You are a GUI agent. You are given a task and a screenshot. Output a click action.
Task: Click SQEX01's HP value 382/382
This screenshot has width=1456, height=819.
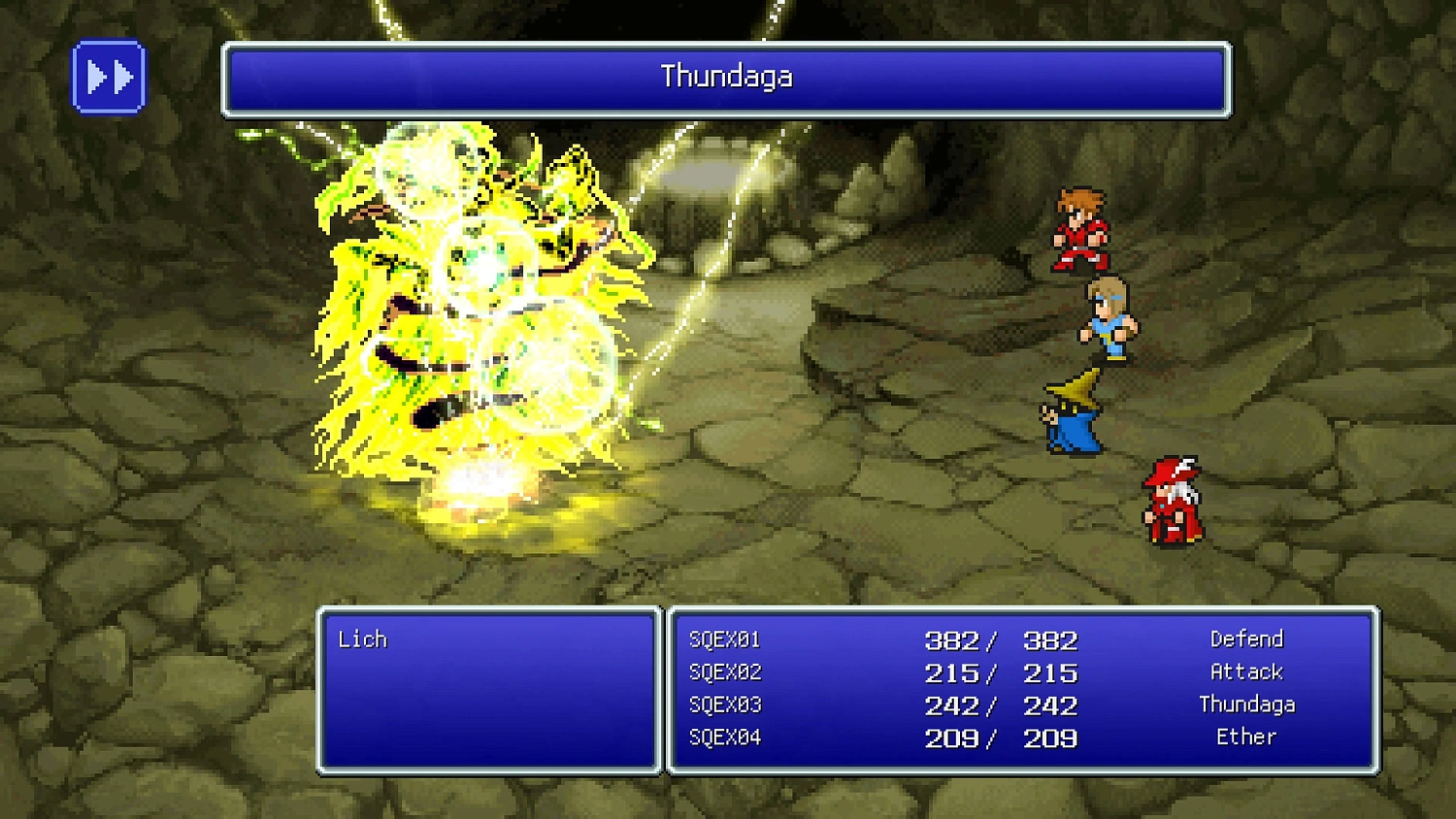tap(1000, 639)
